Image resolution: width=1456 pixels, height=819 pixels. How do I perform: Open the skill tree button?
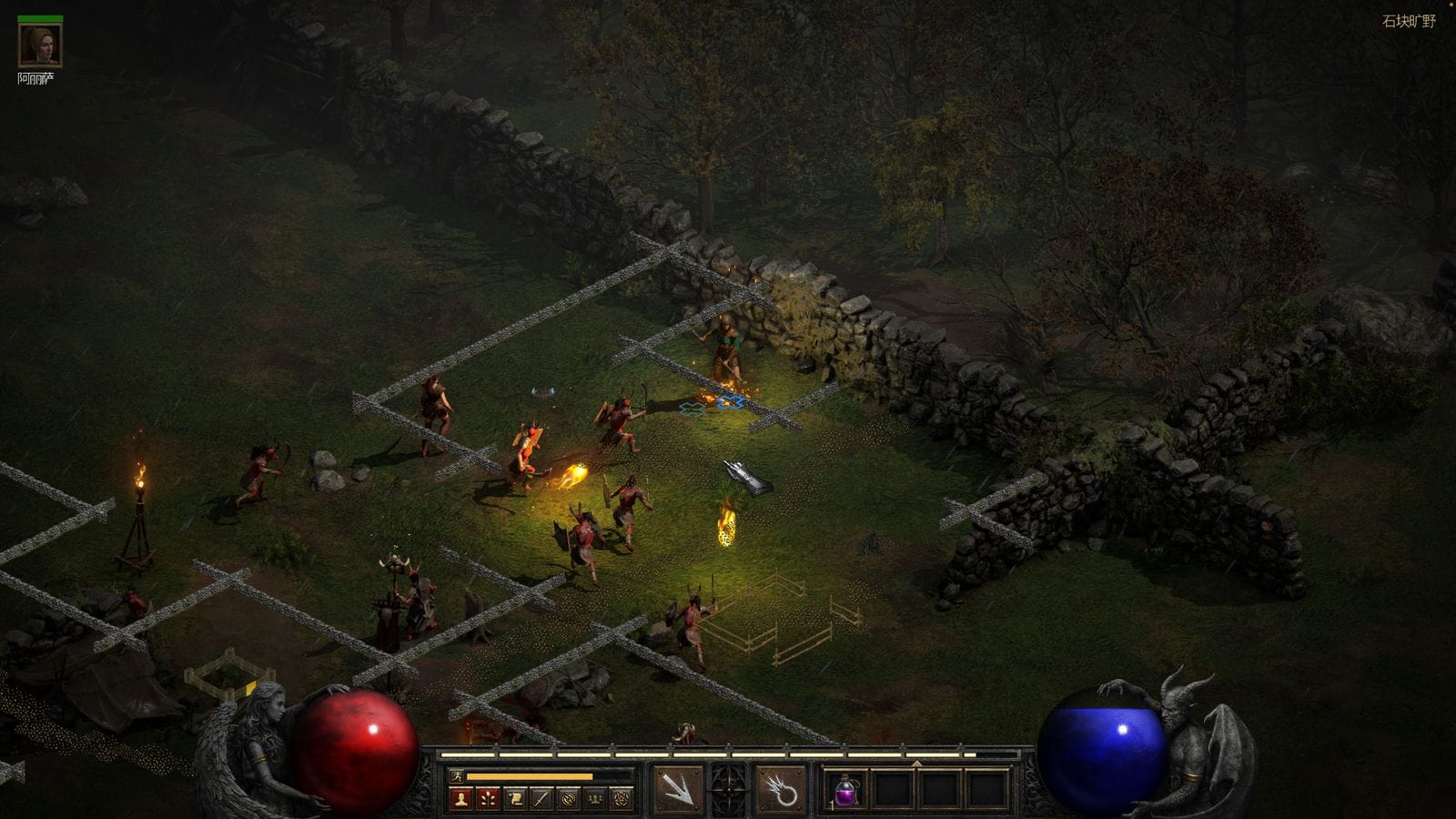tap(488, 799)
